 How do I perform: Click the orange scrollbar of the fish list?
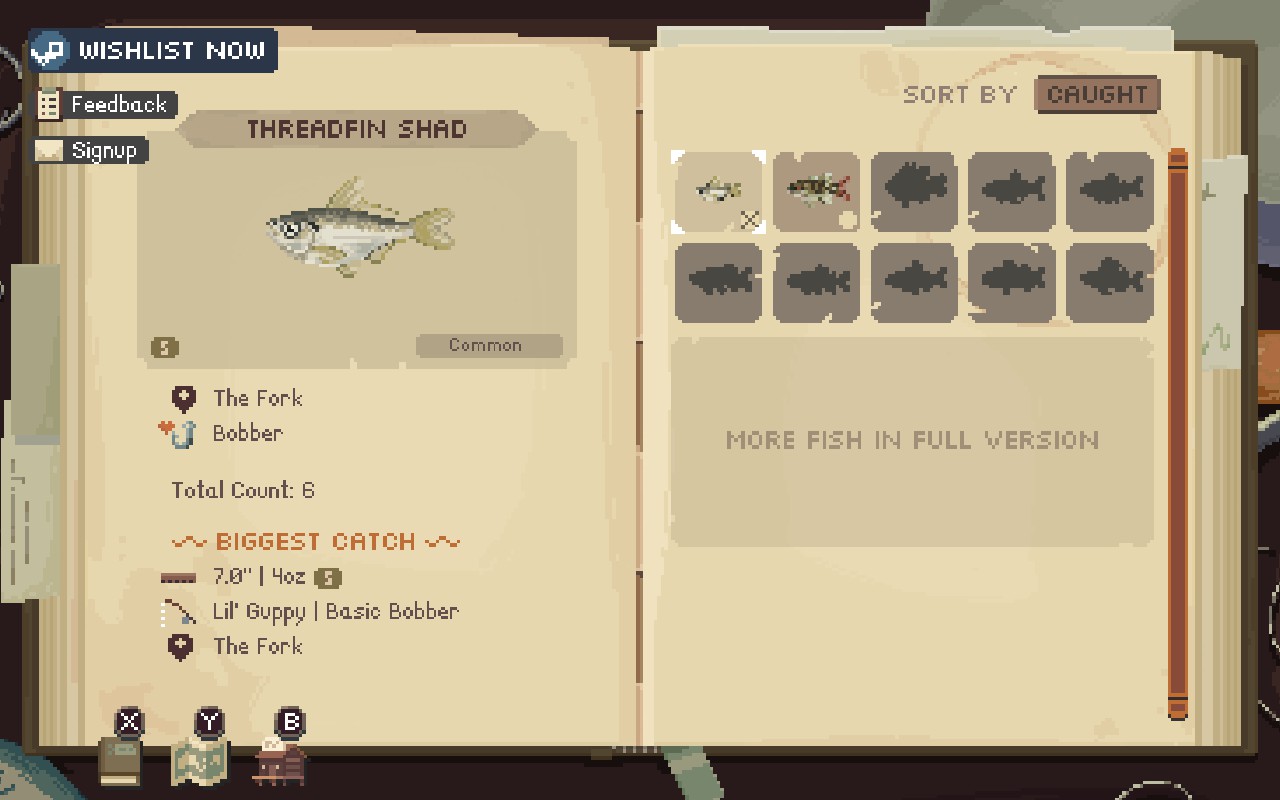[1177, 434]
